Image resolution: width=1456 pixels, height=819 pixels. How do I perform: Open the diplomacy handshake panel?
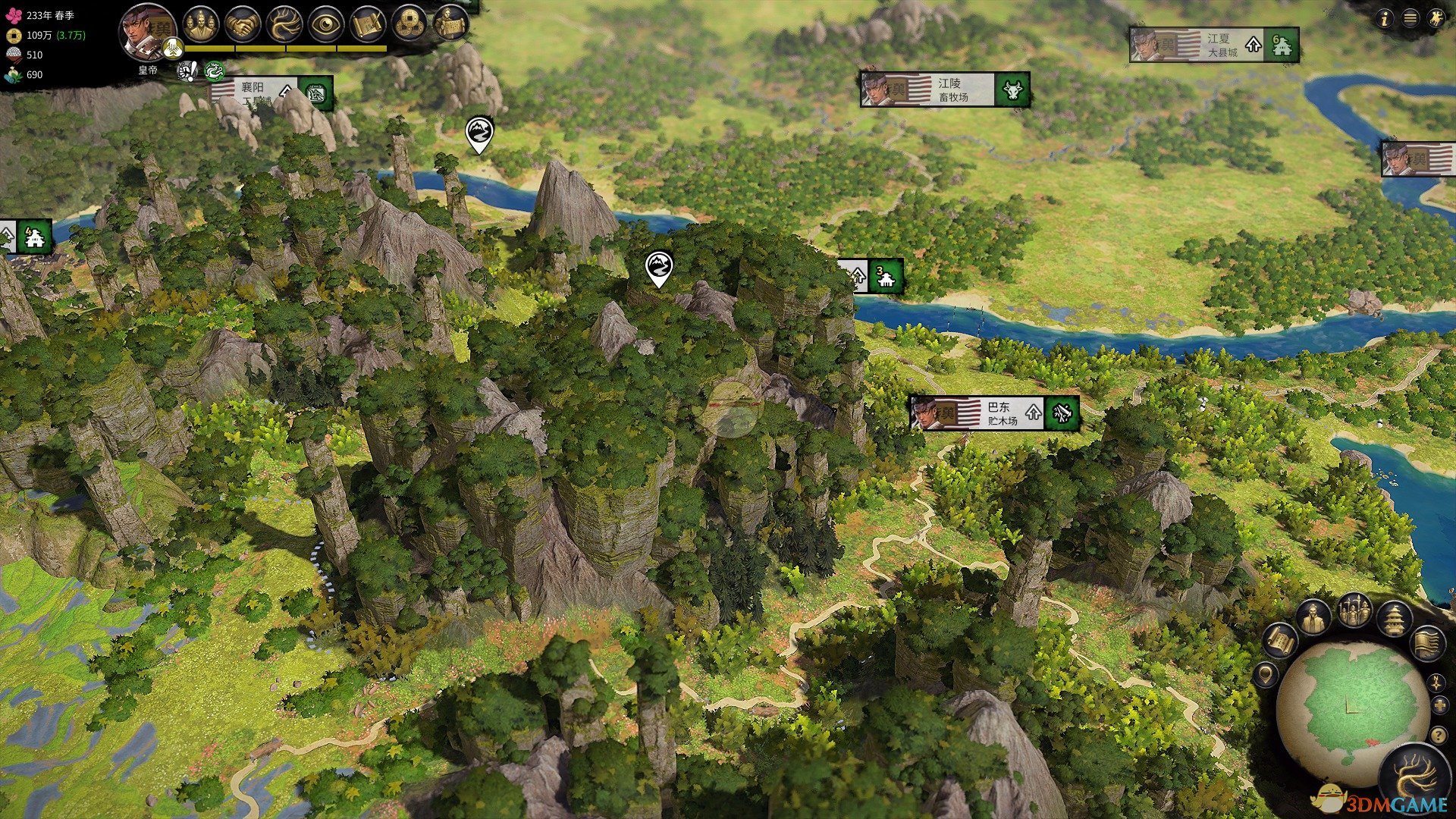click(x=243, y=25)
